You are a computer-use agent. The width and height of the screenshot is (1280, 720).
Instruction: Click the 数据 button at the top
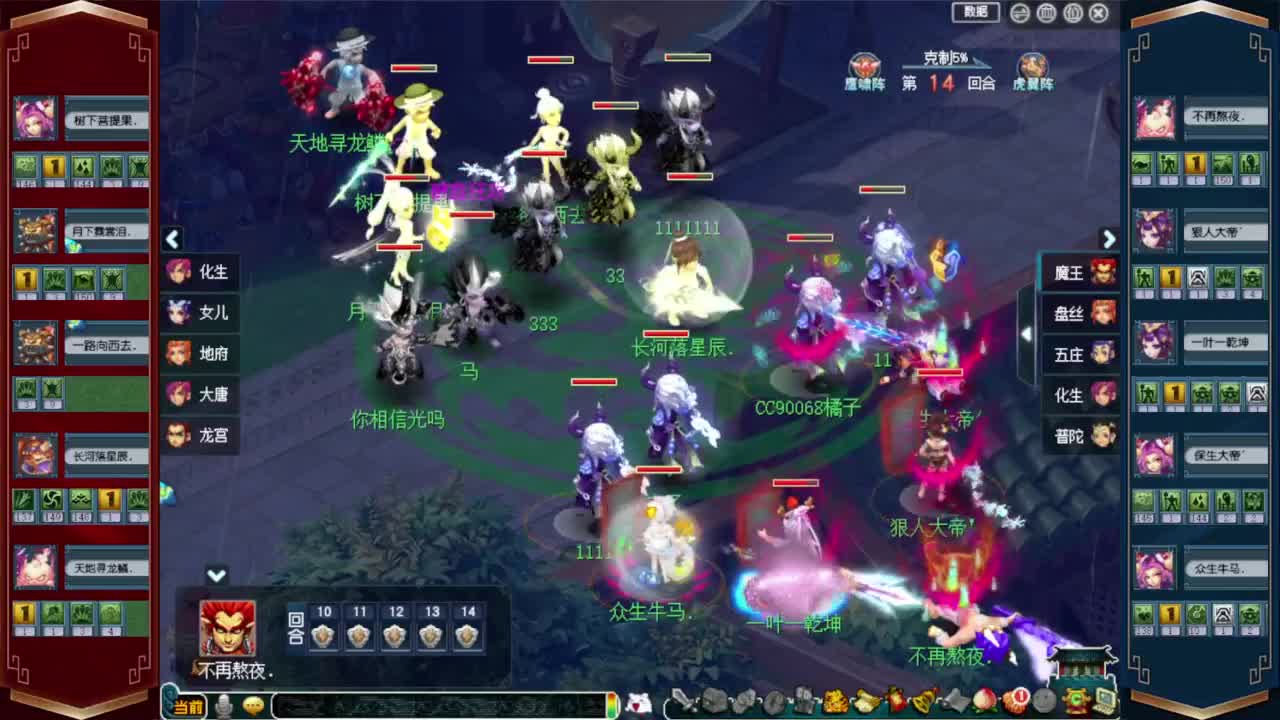974,13
